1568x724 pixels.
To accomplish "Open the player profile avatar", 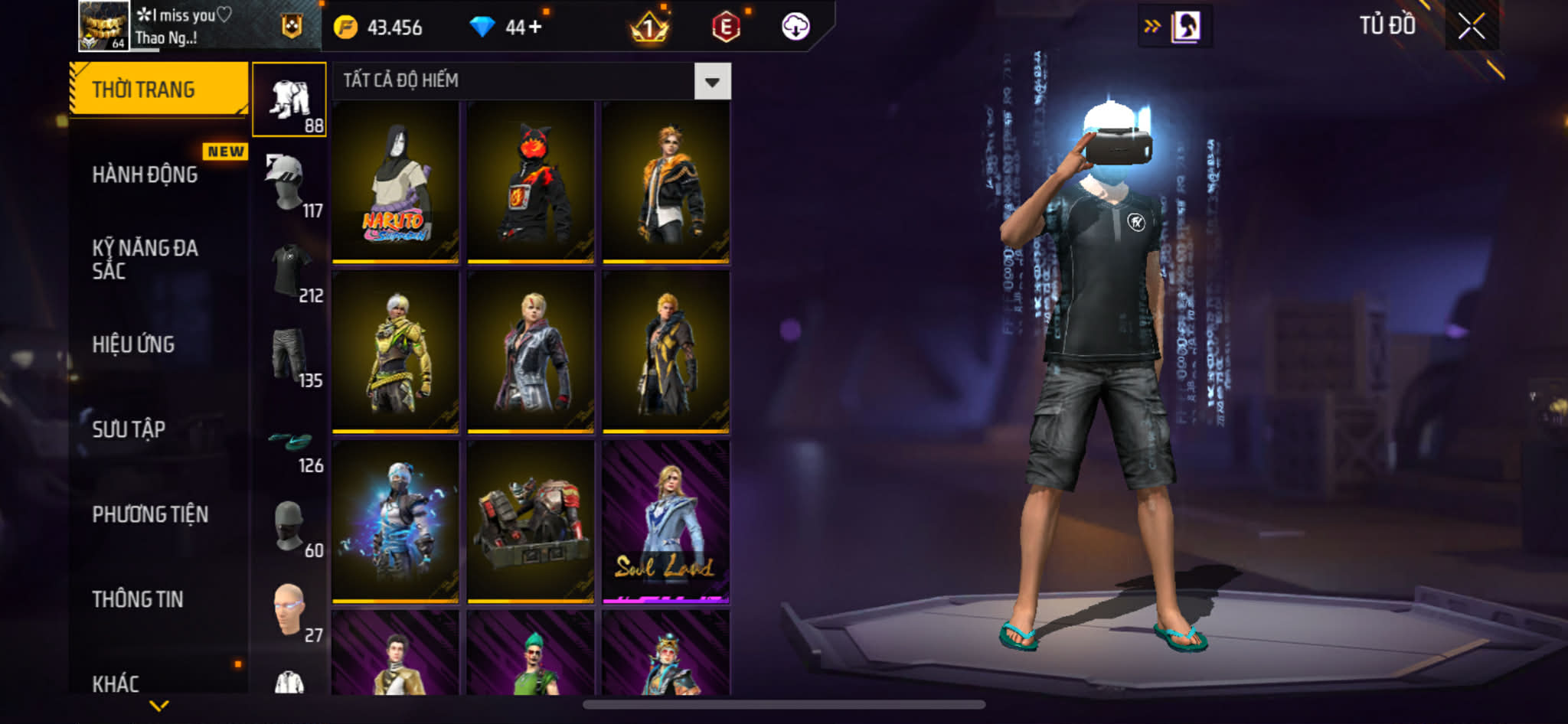I will tap(103, 26).
